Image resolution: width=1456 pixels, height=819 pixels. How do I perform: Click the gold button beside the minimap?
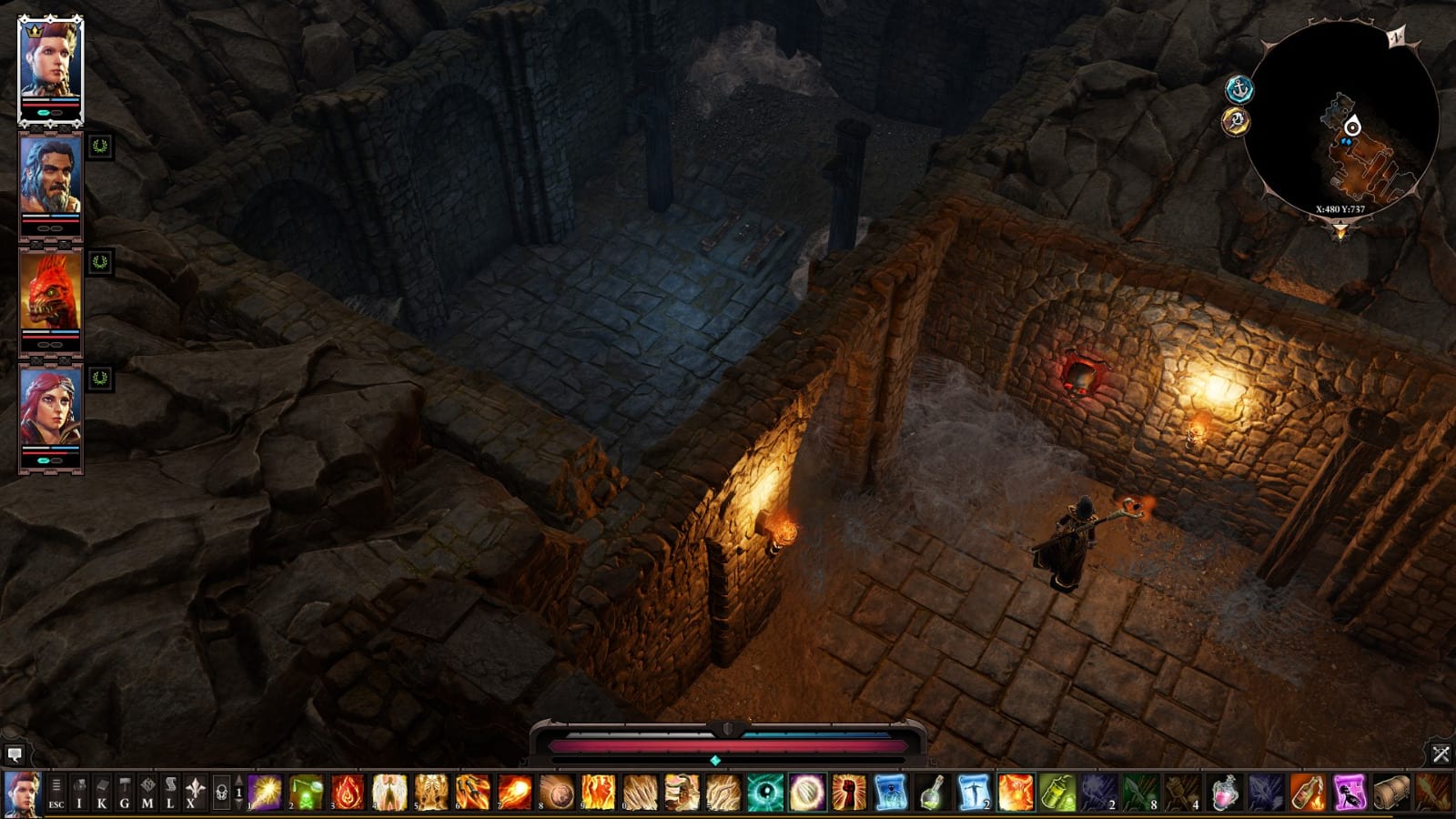(1235, 120)
